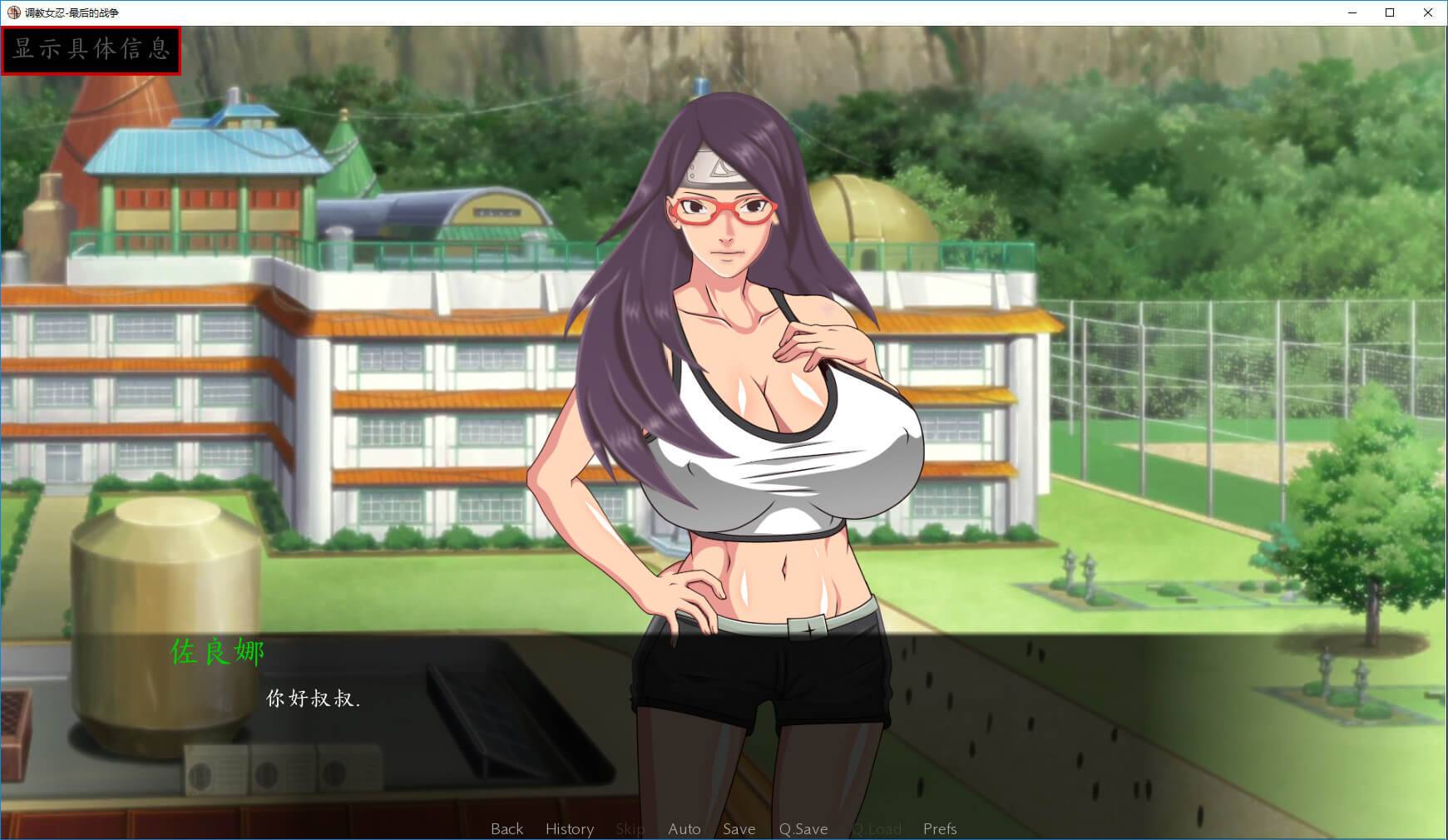Open the Prefs settings
Viewport: 1448px width, 840px height.
[x=939, y=828]
